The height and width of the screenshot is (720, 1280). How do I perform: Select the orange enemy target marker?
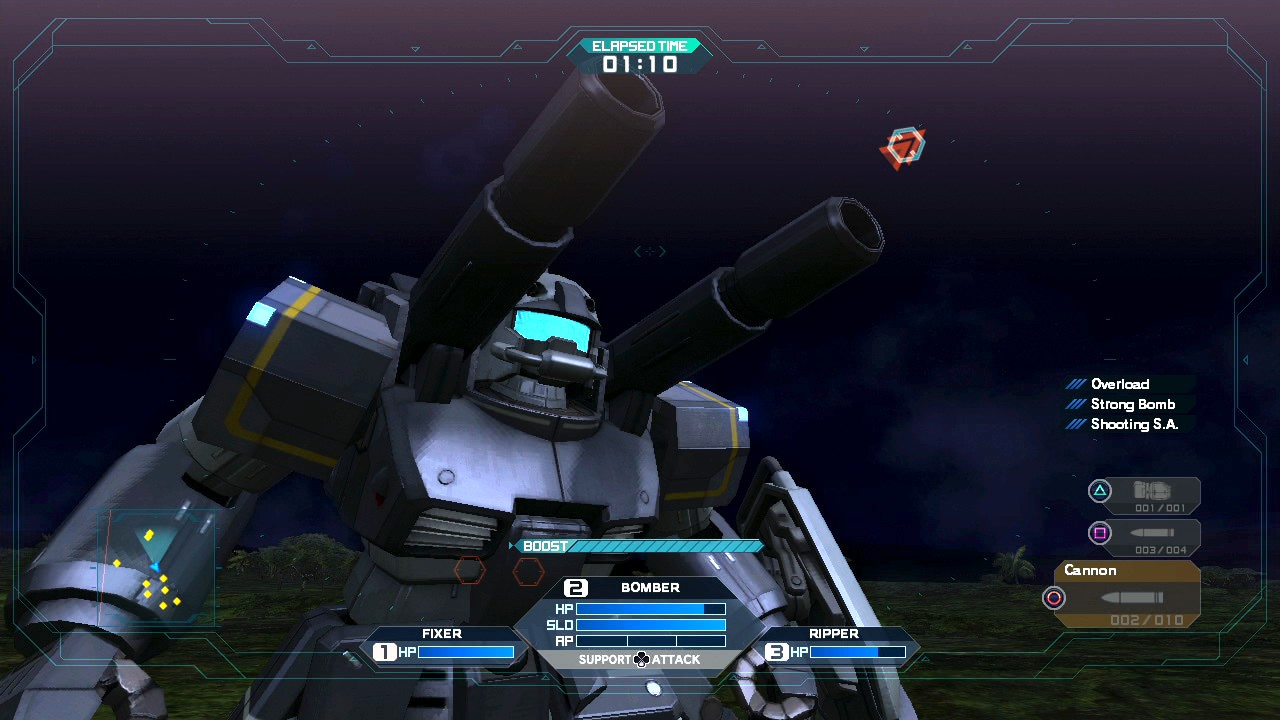[904, 147]
